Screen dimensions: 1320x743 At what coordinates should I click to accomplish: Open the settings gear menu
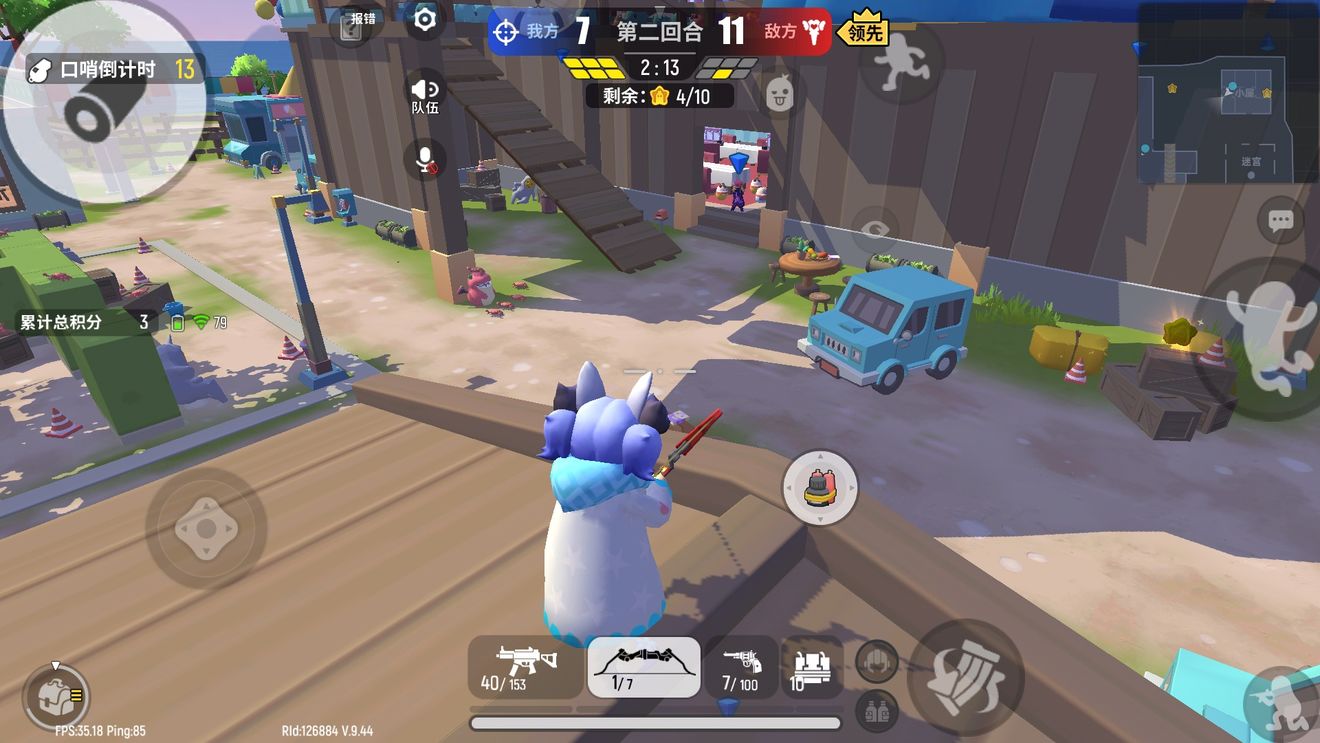[425, 20]
